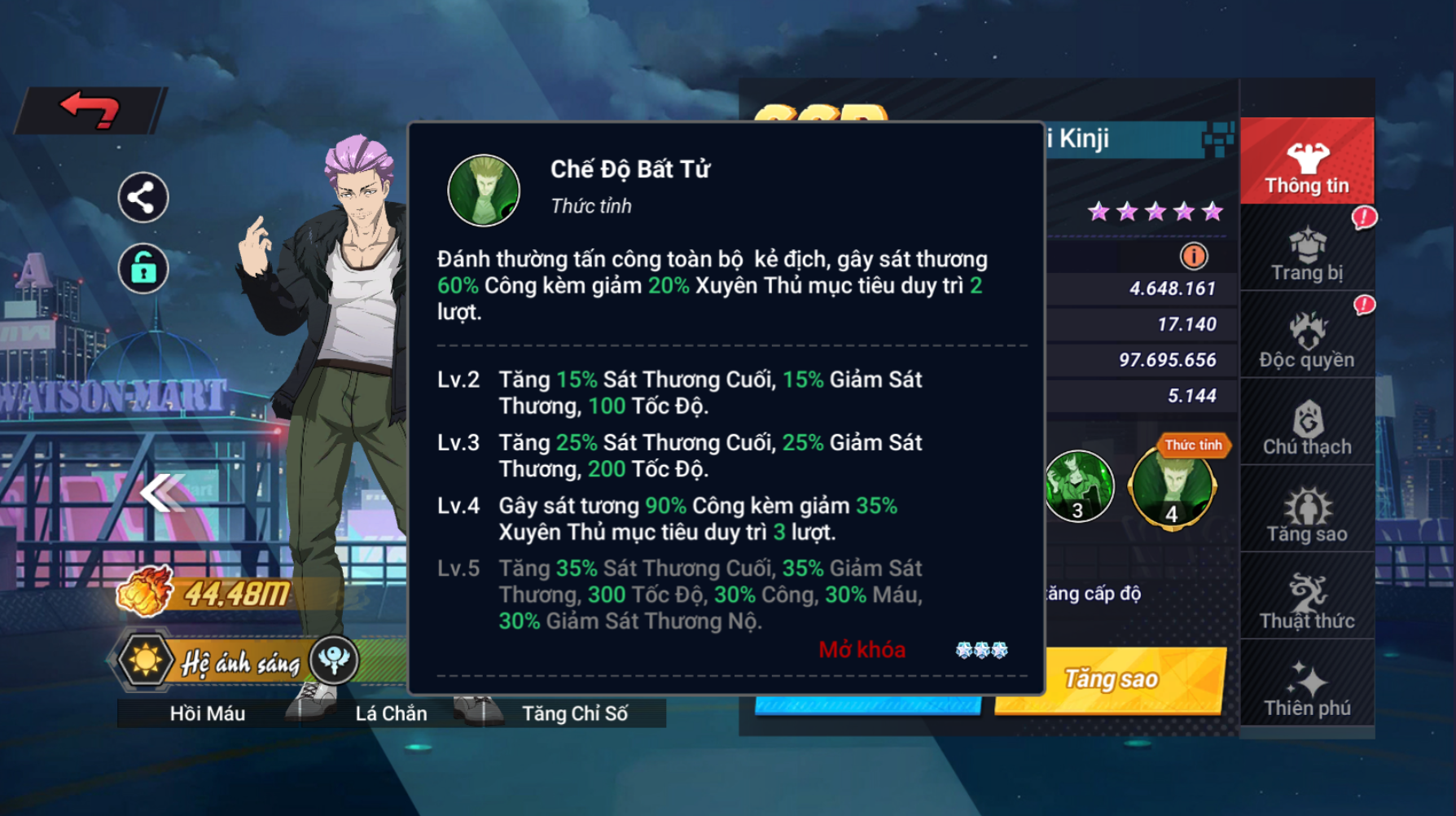The width and height of the screenshot is (1456, 816).
Task: Click the winged class emblem icon
Action: coord(334,660)
